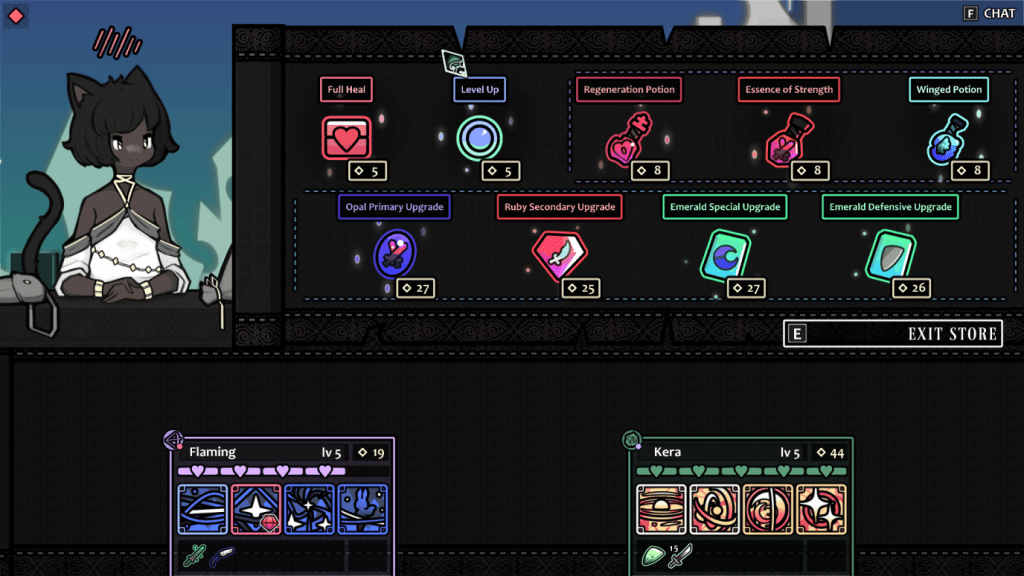The height and width of the screenshot is (576, 1024).
Task: Click Flaming's red star ability icon
Action: pyautogui.click(x=255, y=509)
